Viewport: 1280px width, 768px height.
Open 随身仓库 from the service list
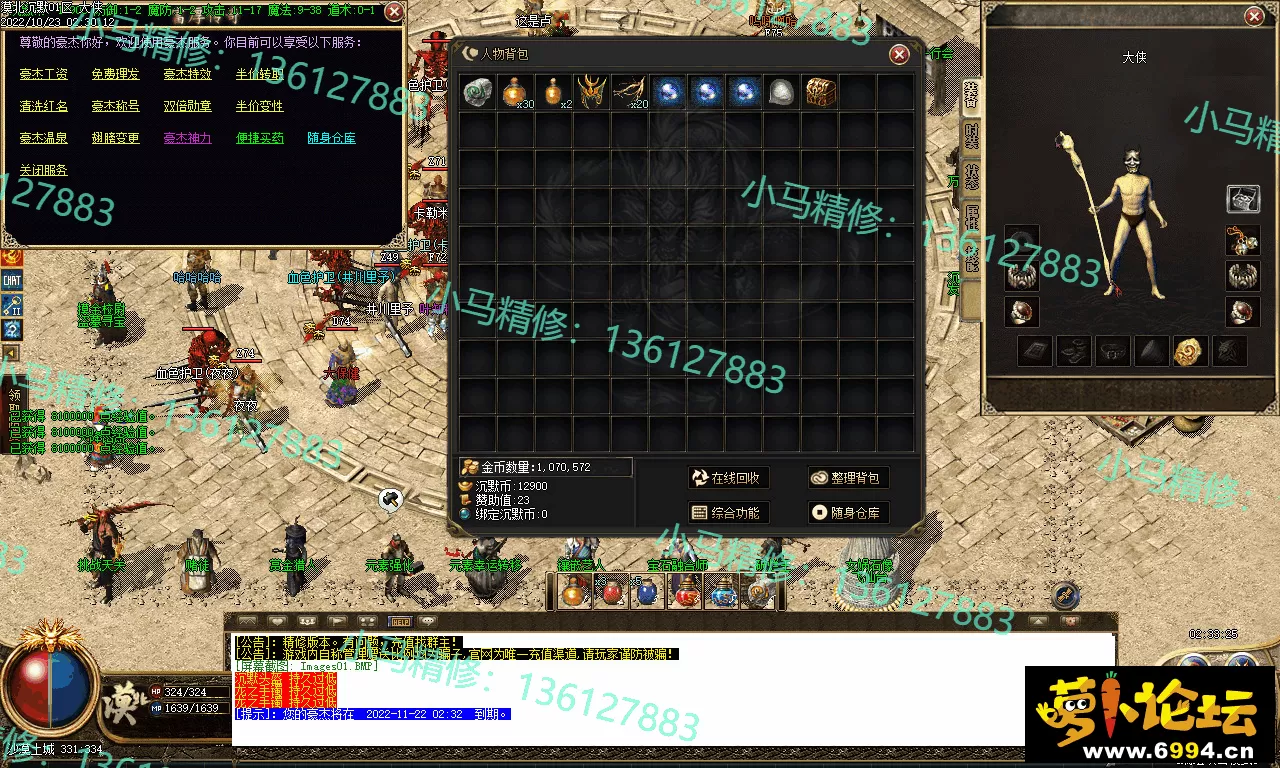point(332,138)
